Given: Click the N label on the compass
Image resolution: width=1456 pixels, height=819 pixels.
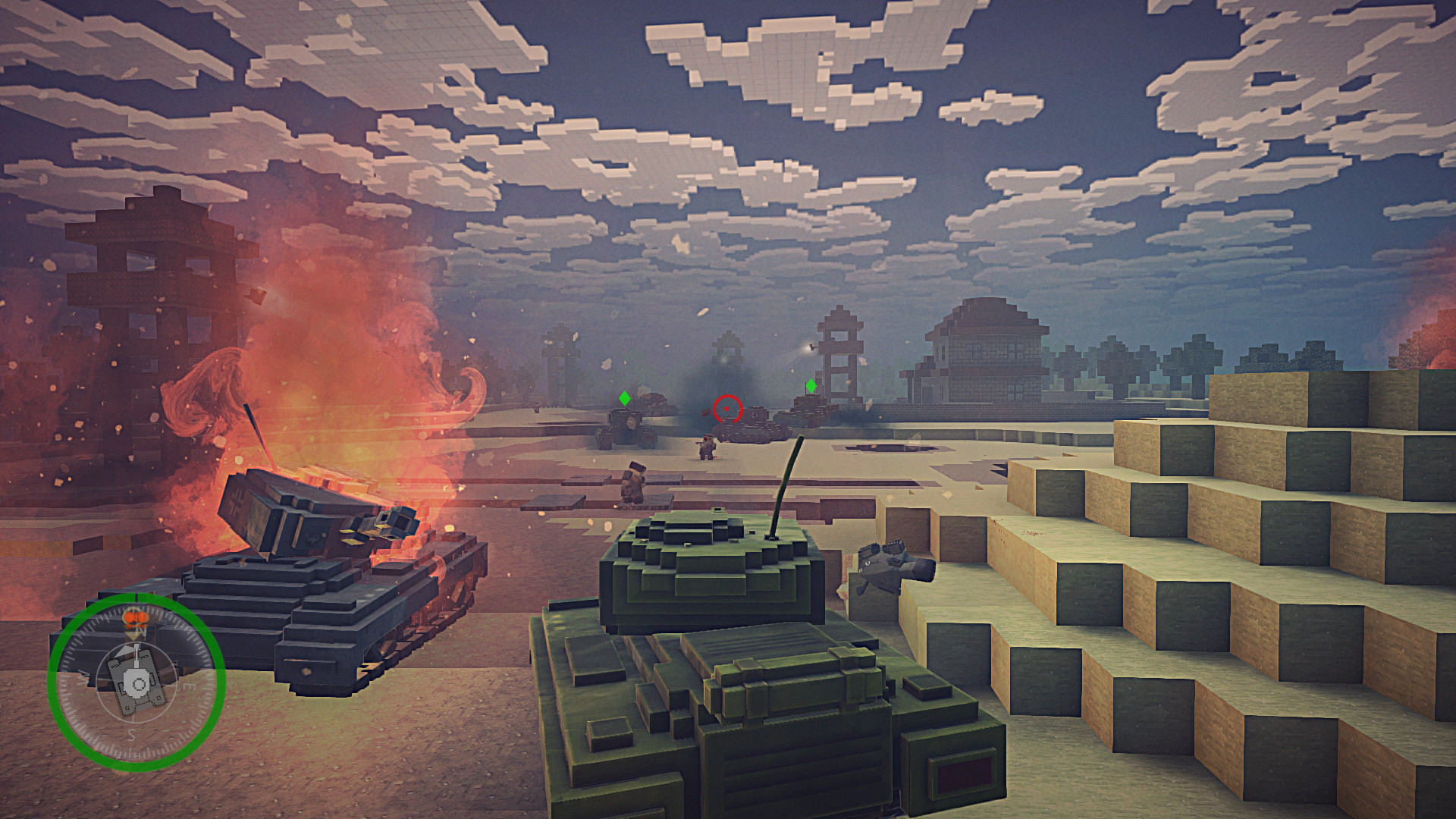Looking at the screenshot, I should (x=141, y=631).
